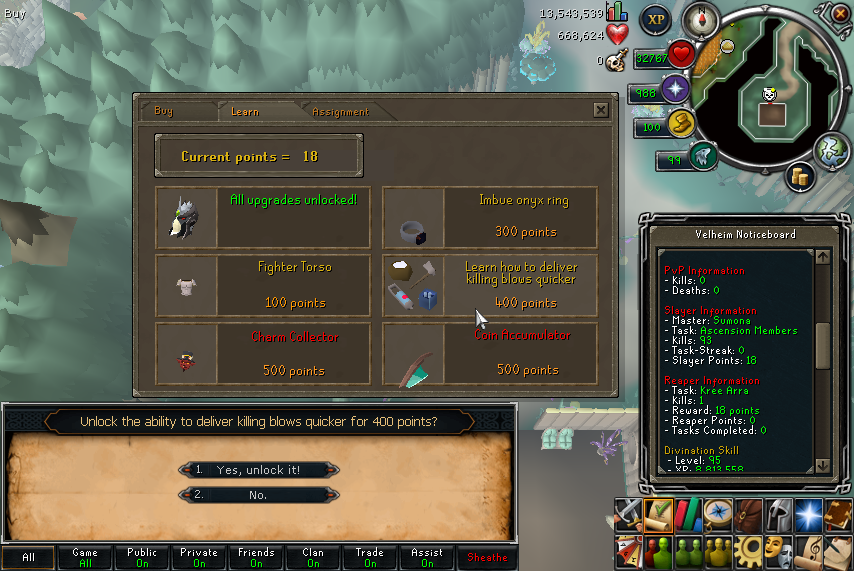Open the world map globe icon

tap(831, 149)
